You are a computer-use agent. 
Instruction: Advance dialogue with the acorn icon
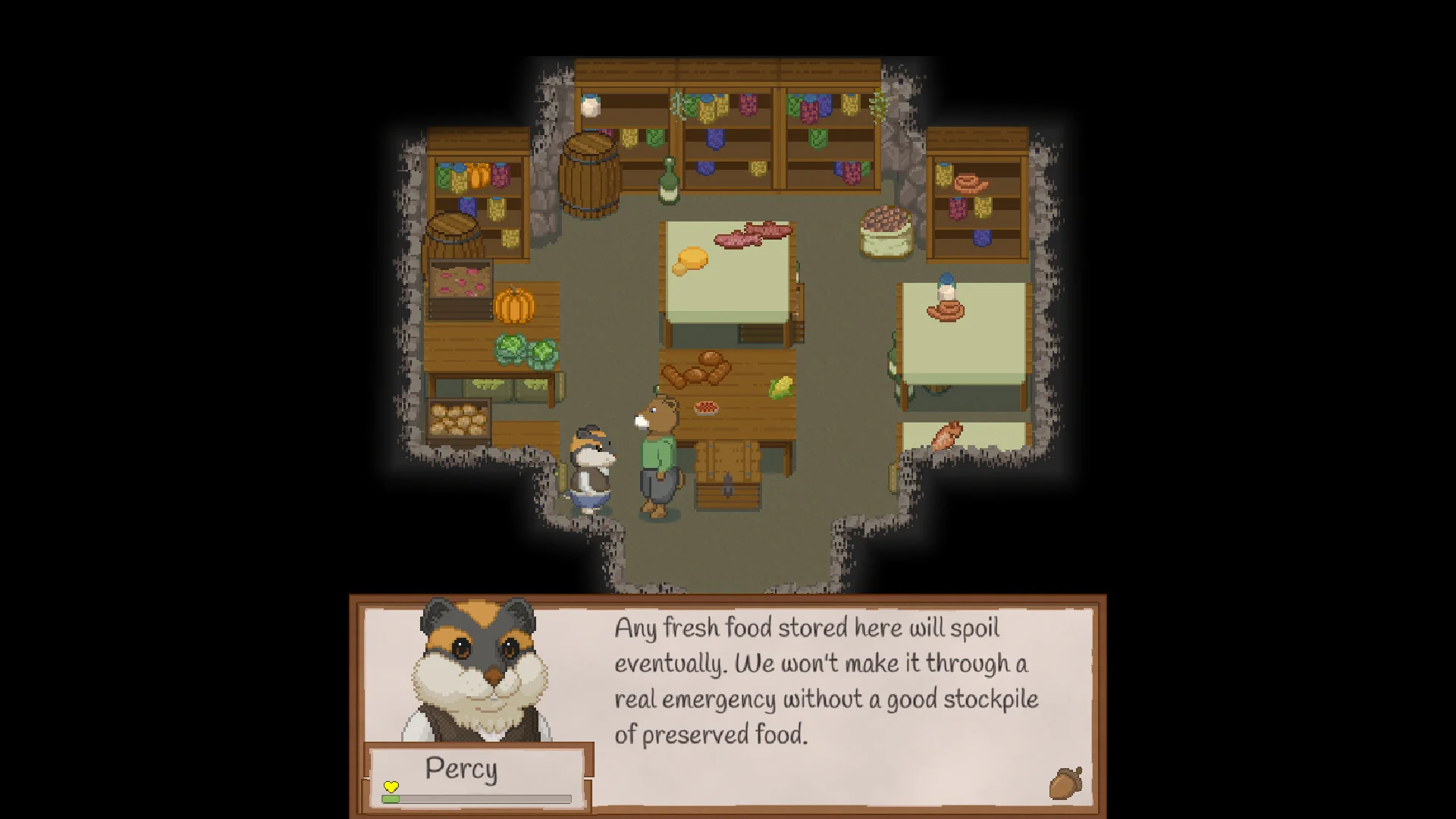tap(1065, 783)
